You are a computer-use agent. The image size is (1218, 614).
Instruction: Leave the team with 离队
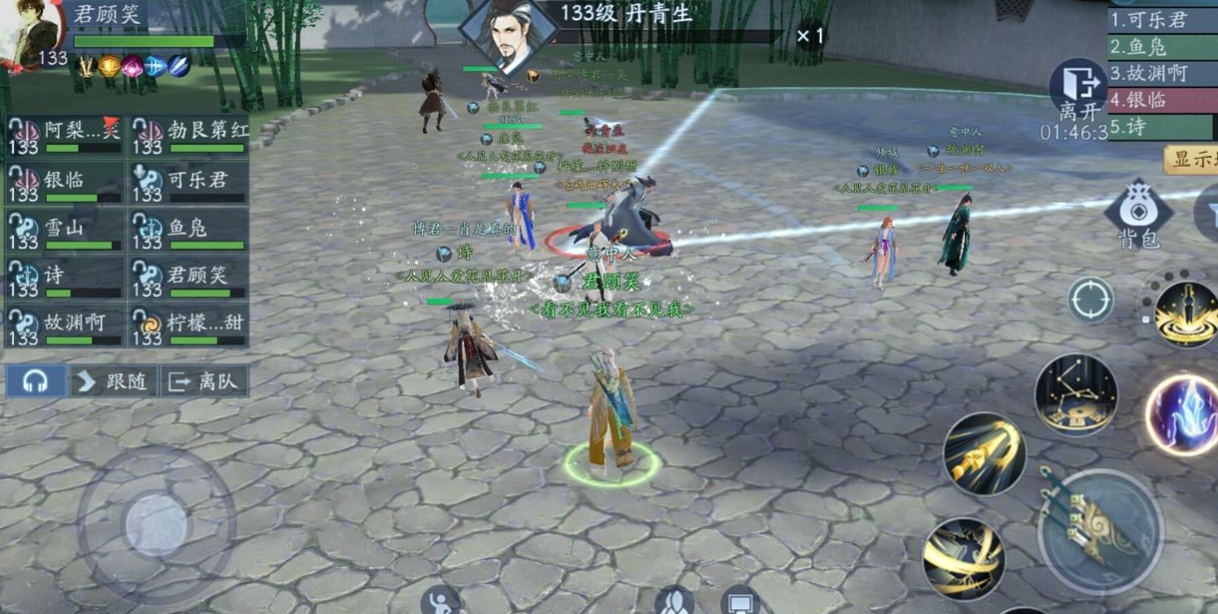click(x=204, y=381)
